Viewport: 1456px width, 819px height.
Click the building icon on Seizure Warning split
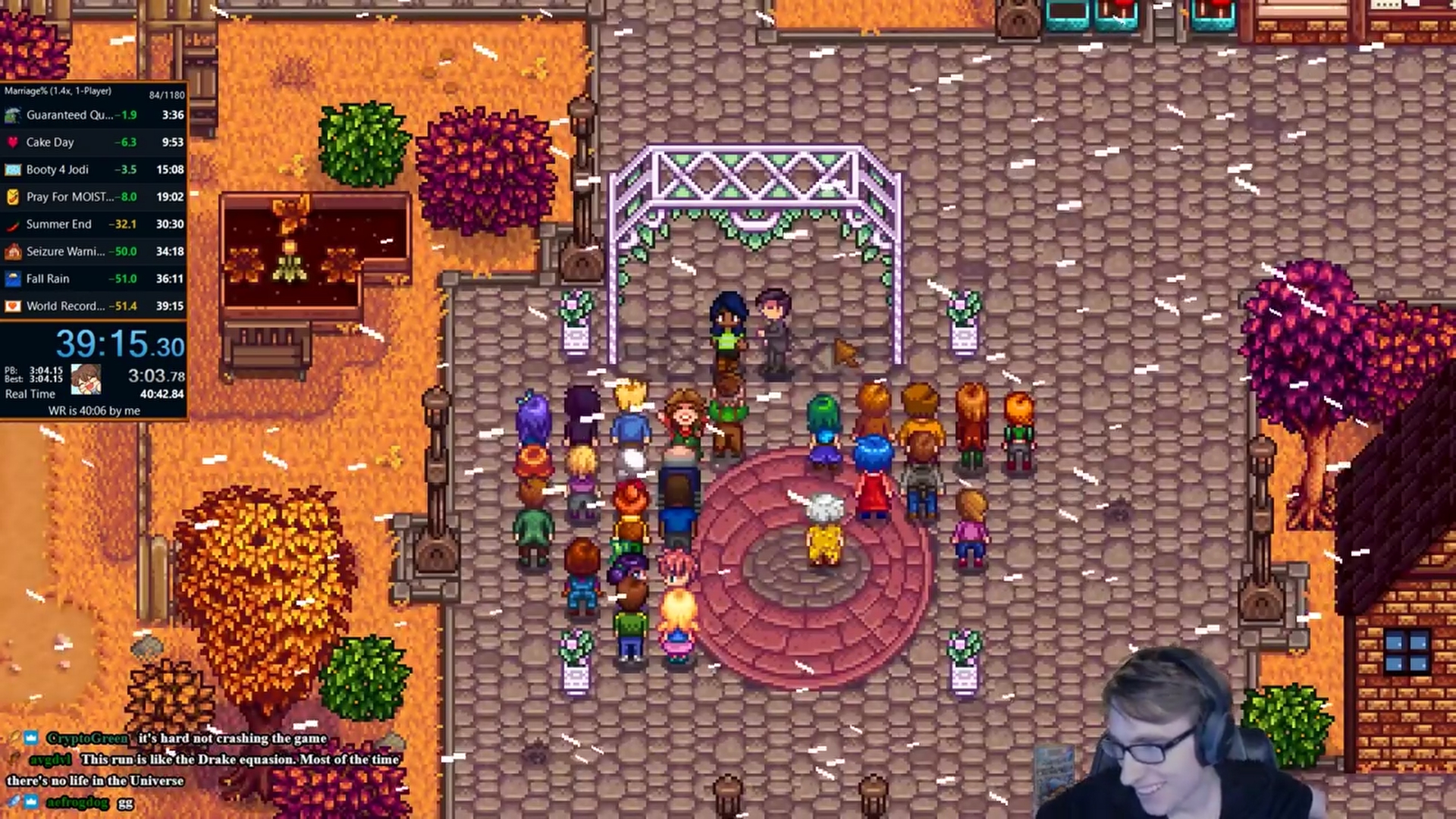coord(14,251)
